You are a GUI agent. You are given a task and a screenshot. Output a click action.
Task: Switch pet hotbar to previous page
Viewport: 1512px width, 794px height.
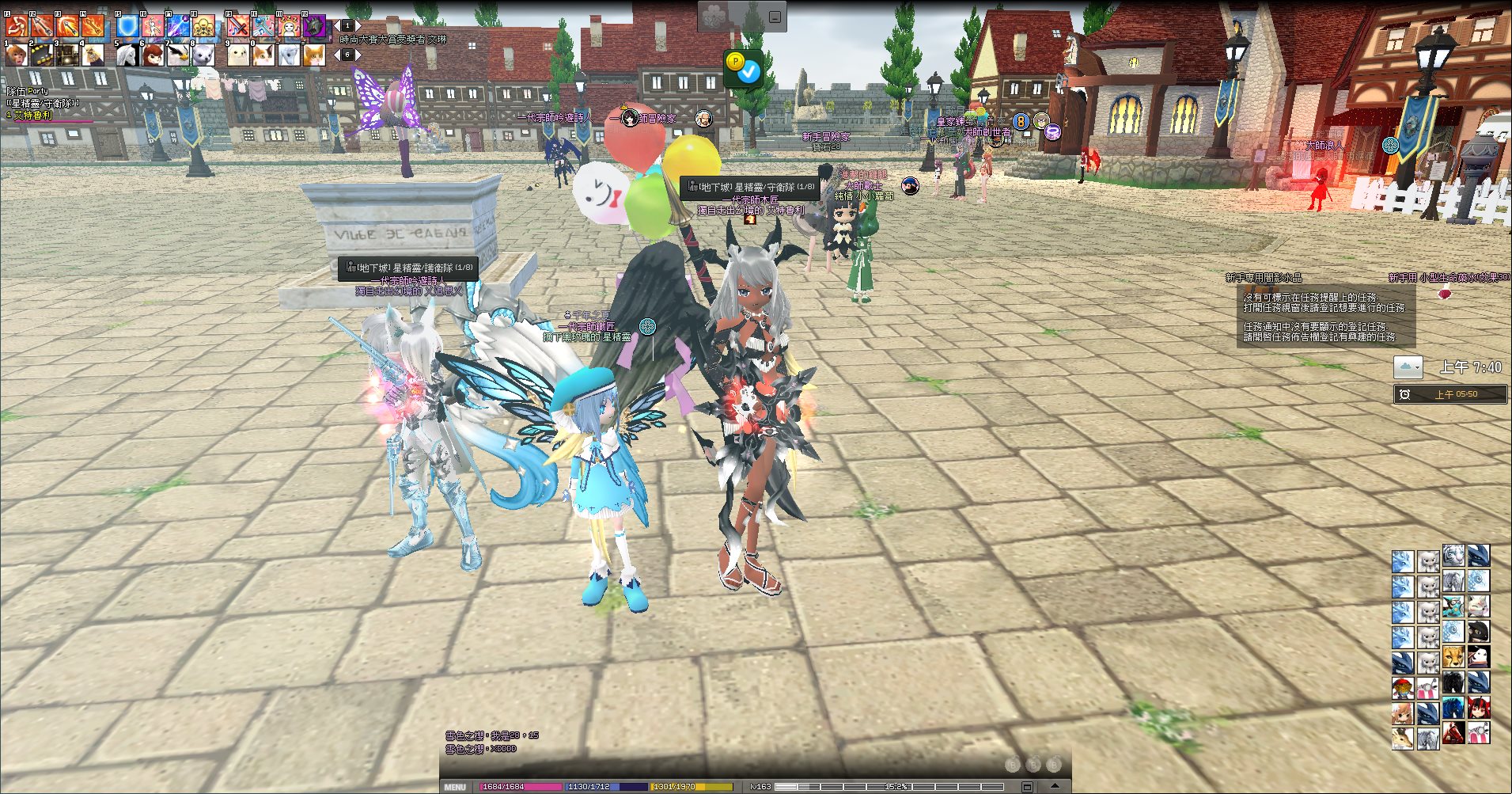coord(337,55)
